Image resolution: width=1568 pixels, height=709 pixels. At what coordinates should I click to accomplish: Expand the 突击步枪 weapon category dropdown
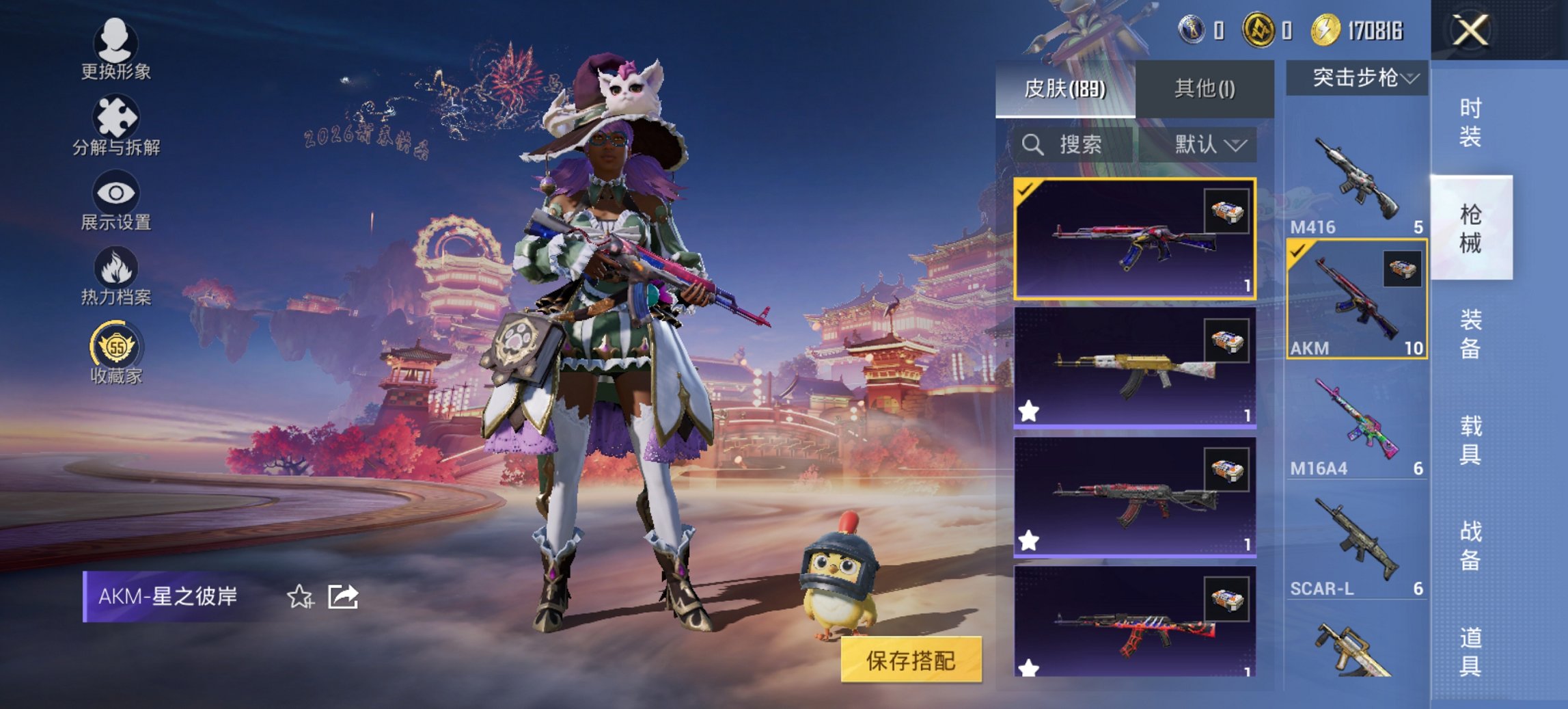1360,78
